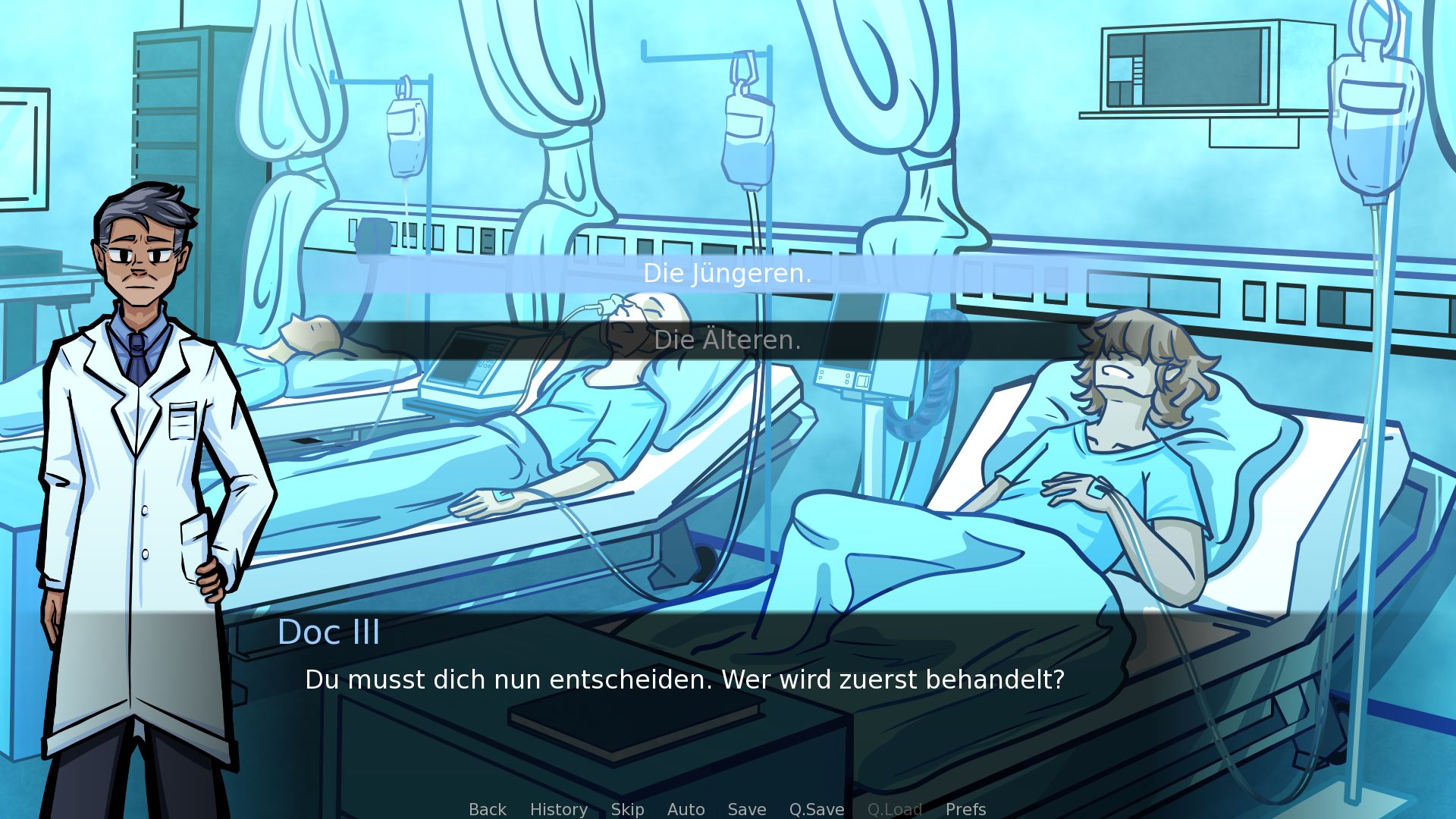1456x819 pixels.
Task: Open the Prefs menu
Action: tap(965, 809)
